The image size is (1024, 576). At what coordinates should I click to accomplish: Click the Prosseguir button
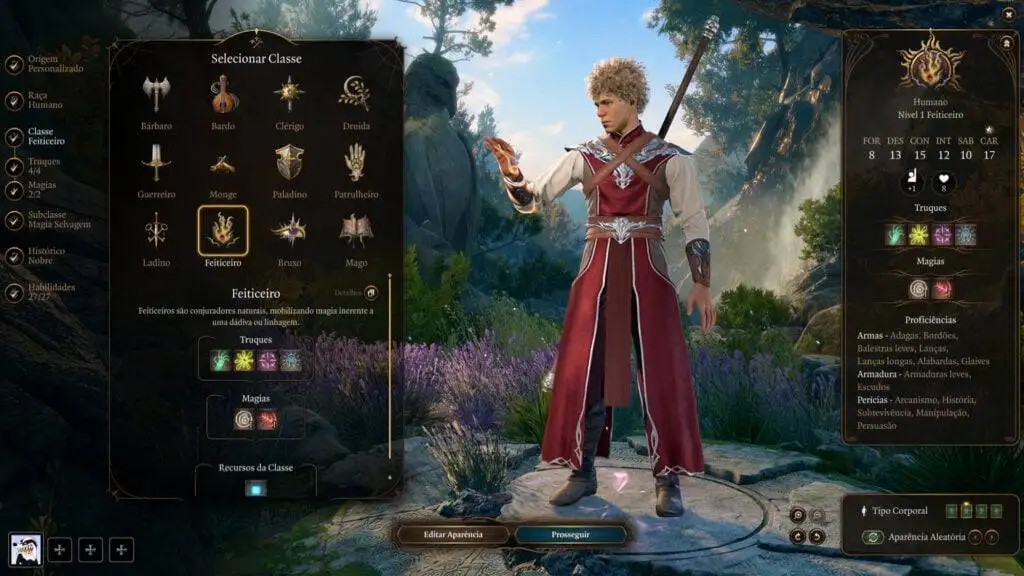(x=571, y=535)
